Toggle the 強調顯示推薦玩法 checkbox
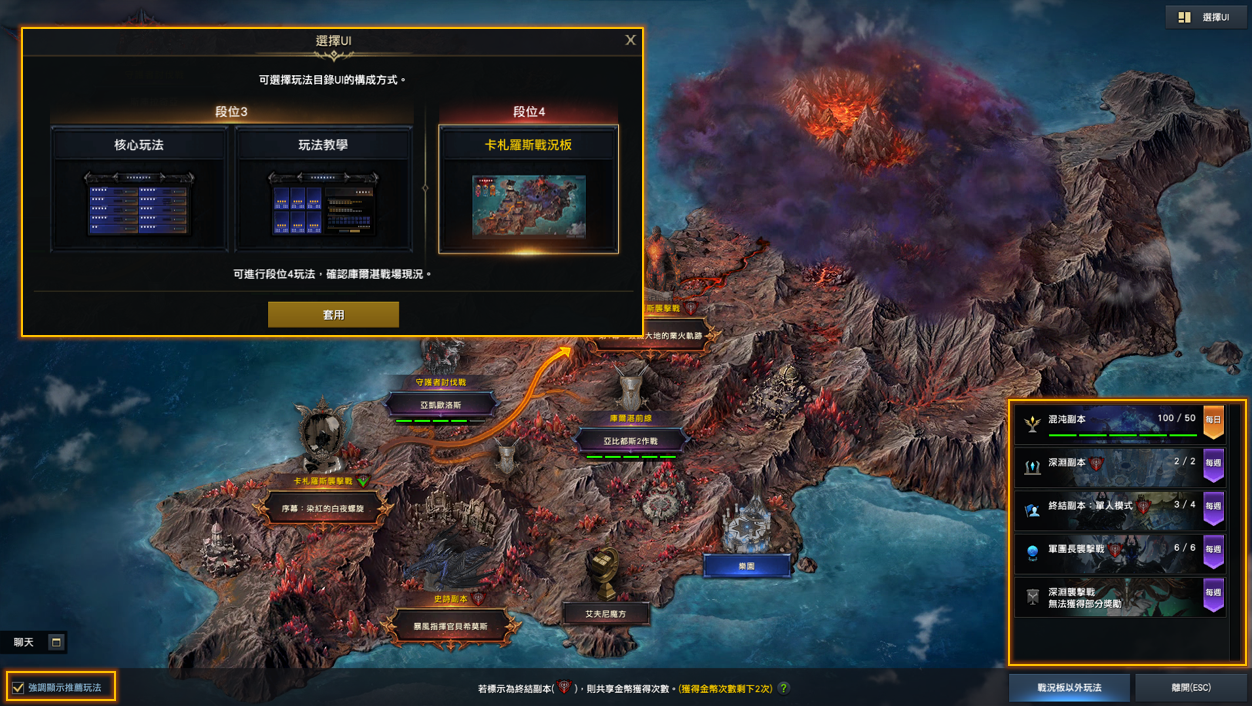1252x706 pixels. pos(18,687)
